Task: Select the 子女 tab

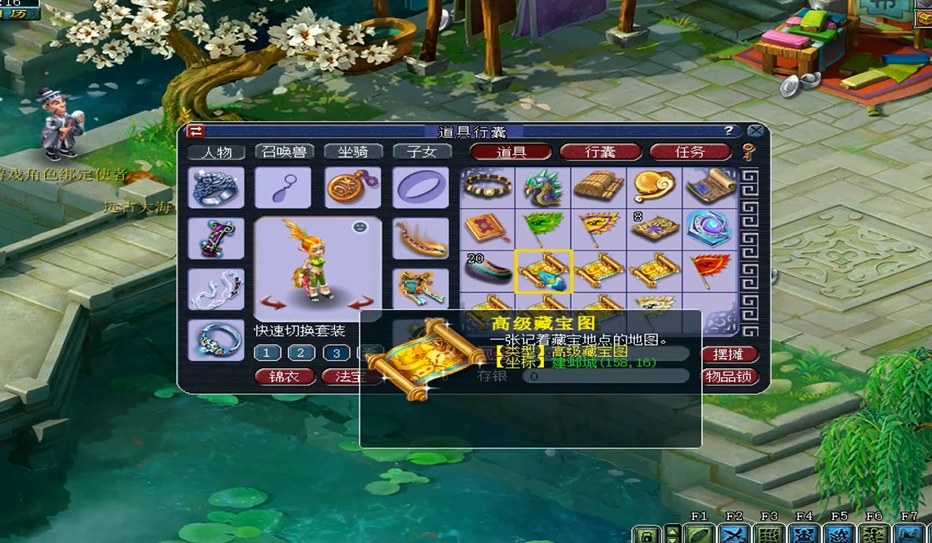Action: click(421, 152)
